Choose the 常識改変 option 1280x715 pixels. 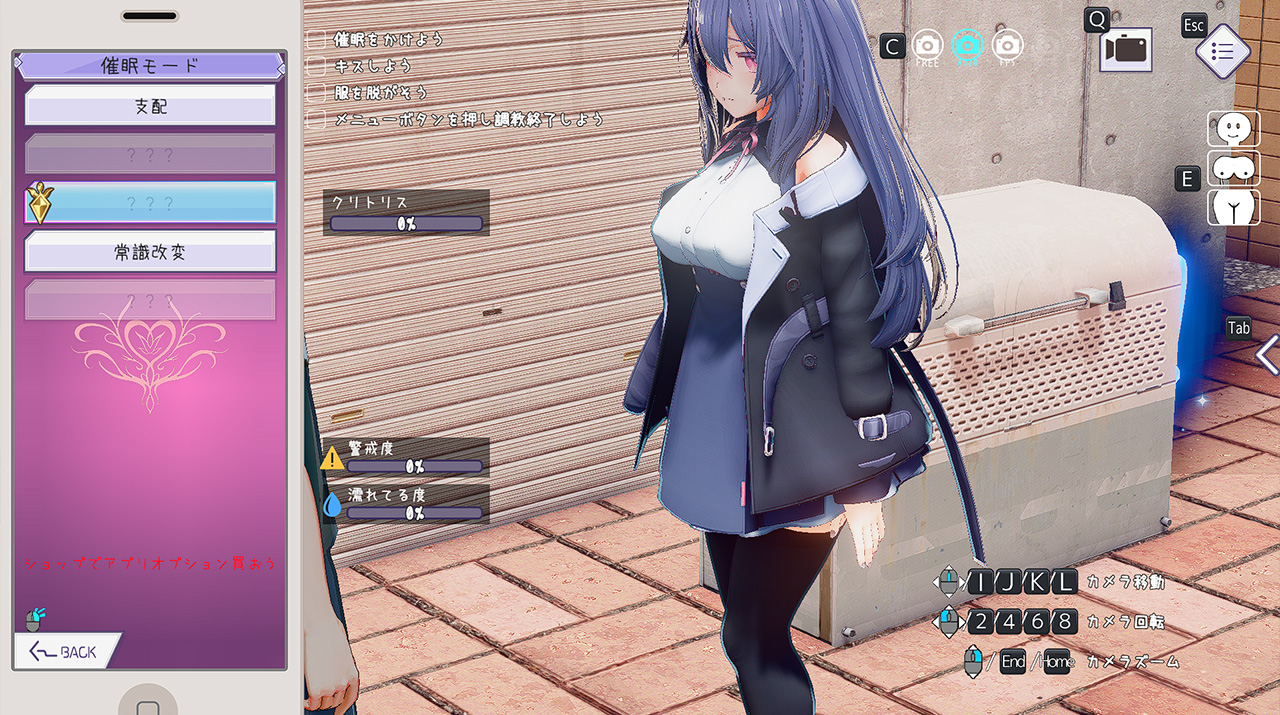point(150,252)
